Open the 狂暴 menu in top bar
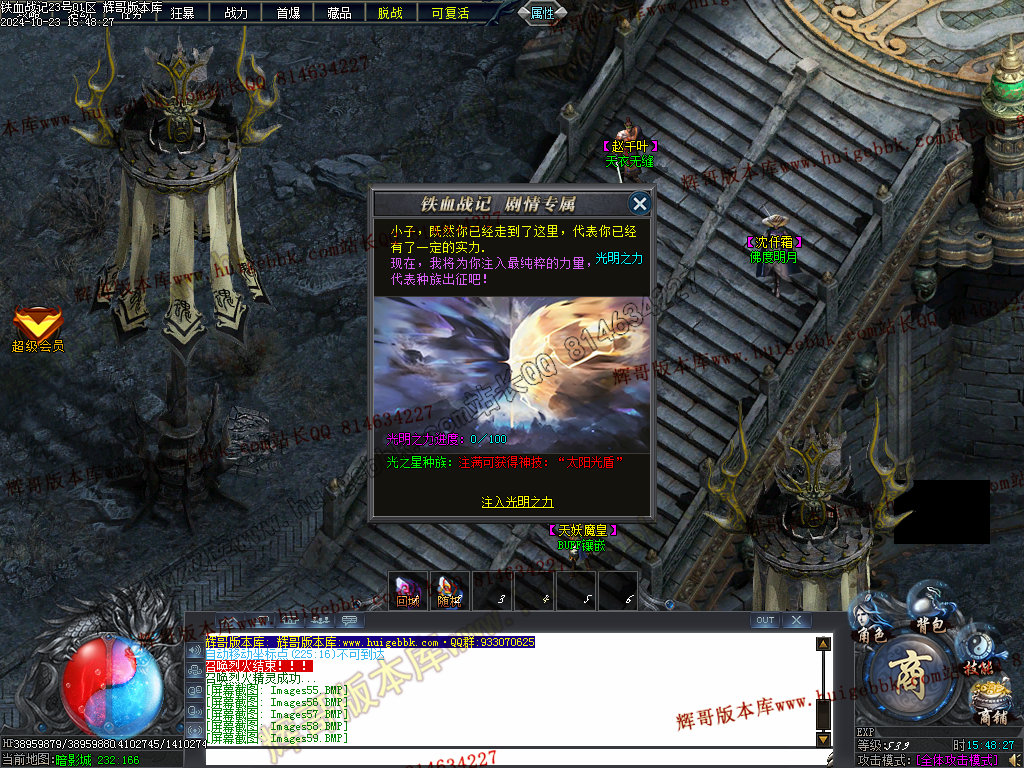The image size is (1024, 768). point(183,13)
